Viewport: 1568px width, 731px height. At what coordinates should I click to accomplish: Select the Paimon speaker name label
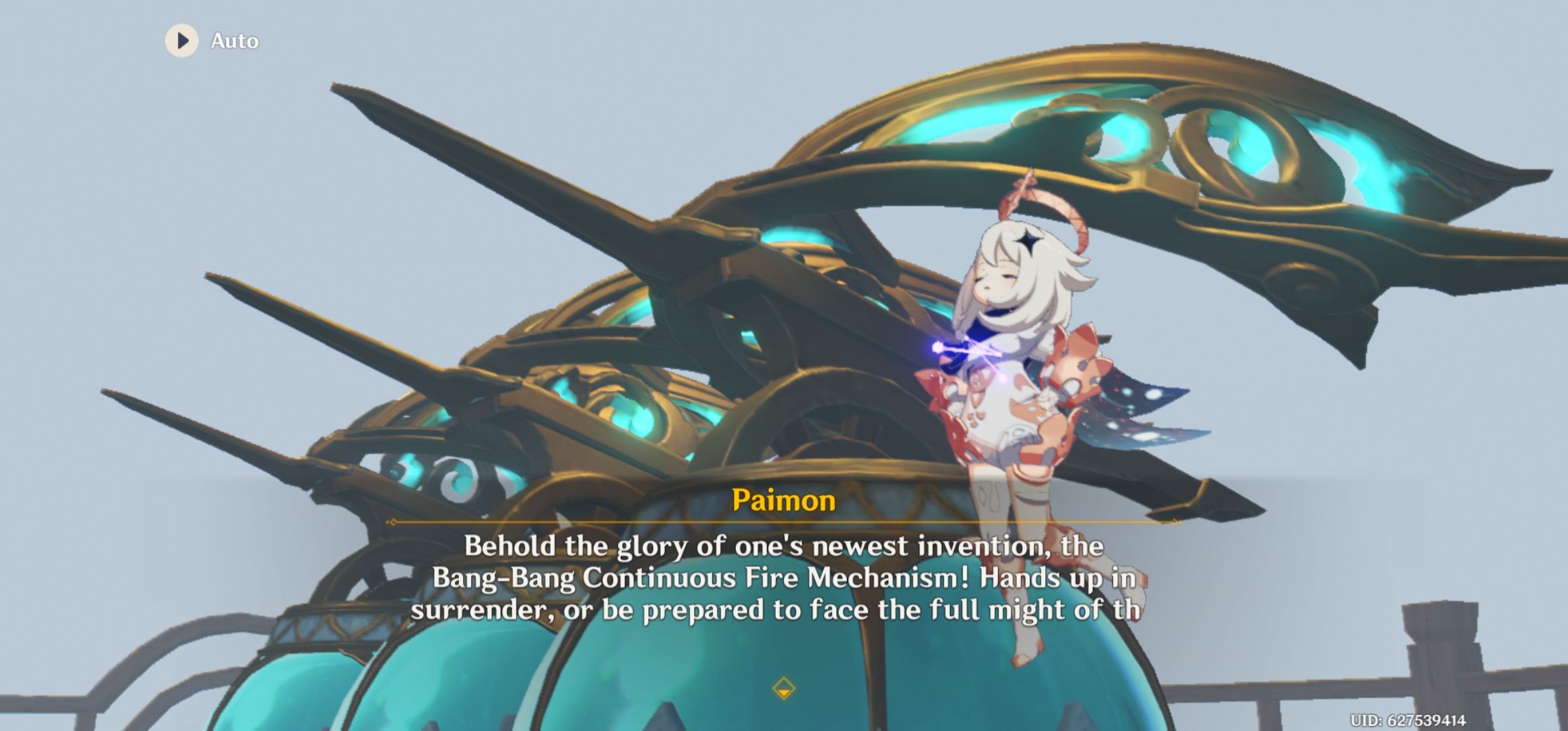point(783,502)
